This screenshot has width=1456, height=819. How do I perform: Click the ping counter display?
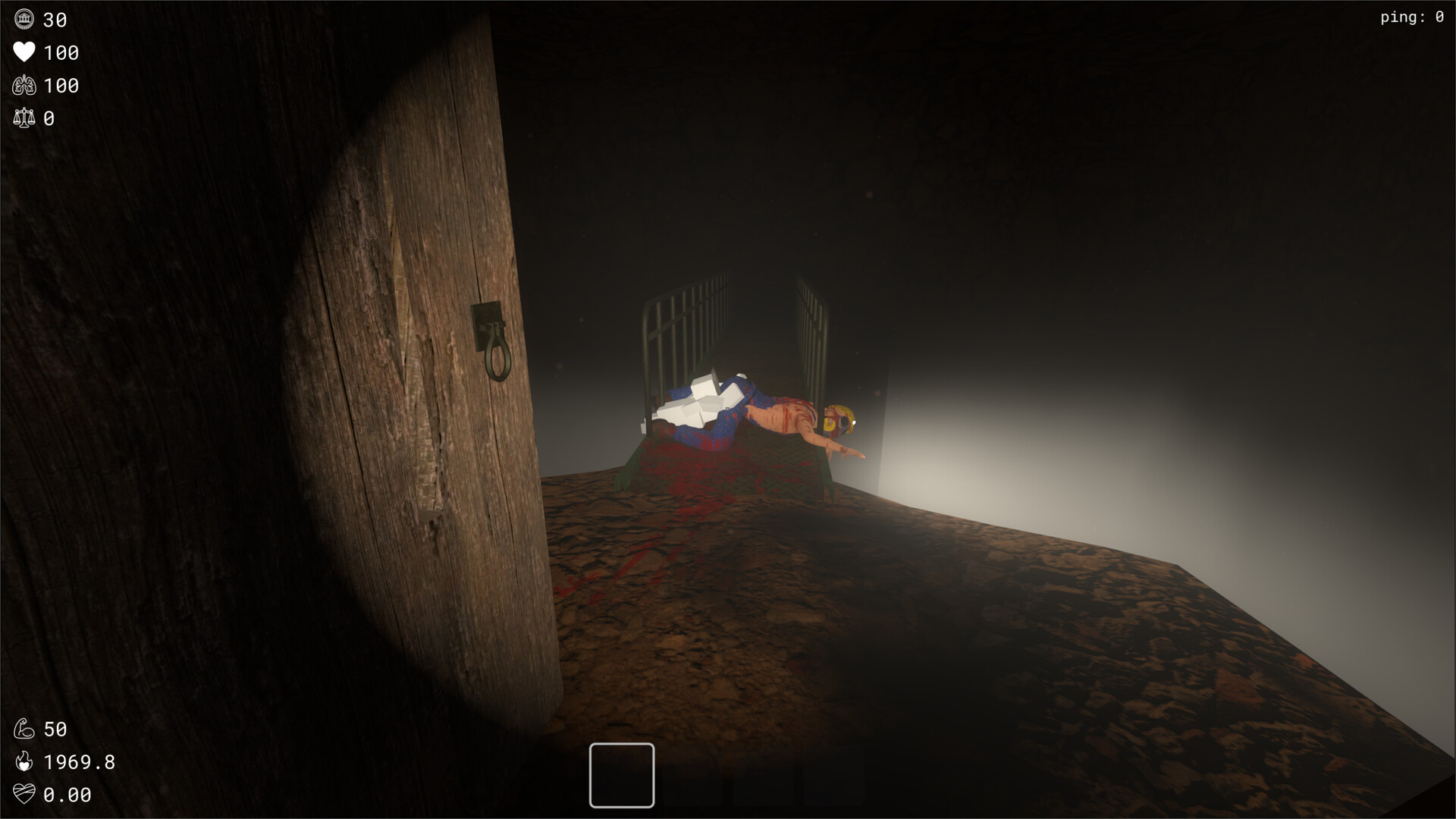pos(1412,17)
